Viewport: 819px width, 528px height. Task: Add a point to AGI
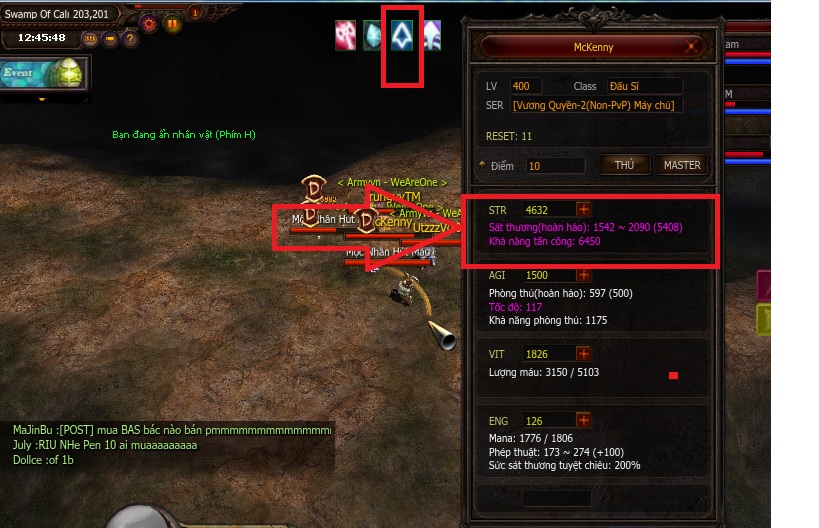coord(584,275)
